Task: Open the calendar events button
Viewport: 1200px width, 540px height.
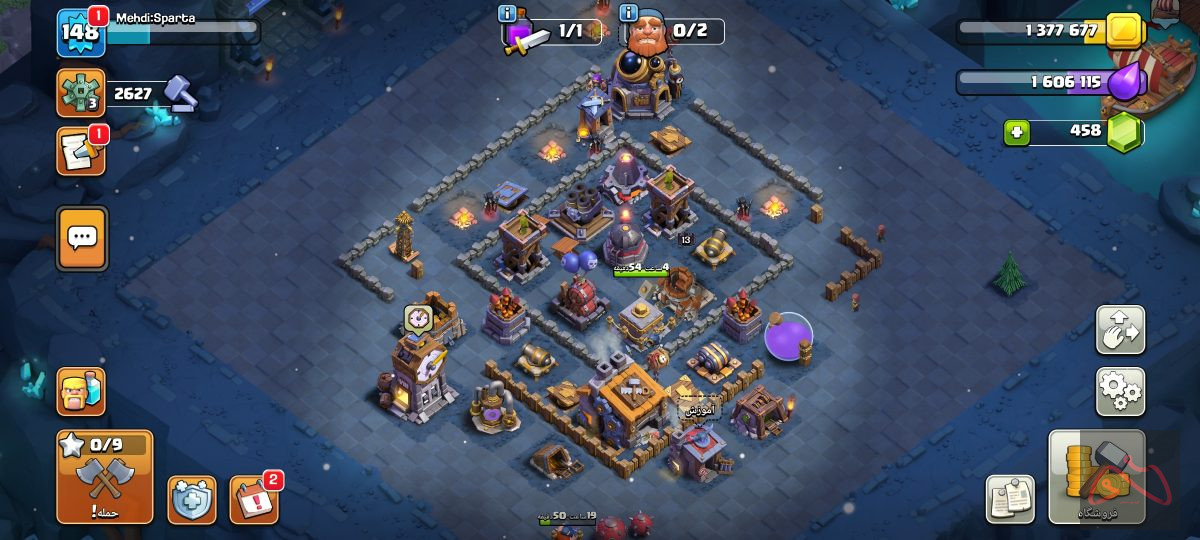Action: [253, 499]
